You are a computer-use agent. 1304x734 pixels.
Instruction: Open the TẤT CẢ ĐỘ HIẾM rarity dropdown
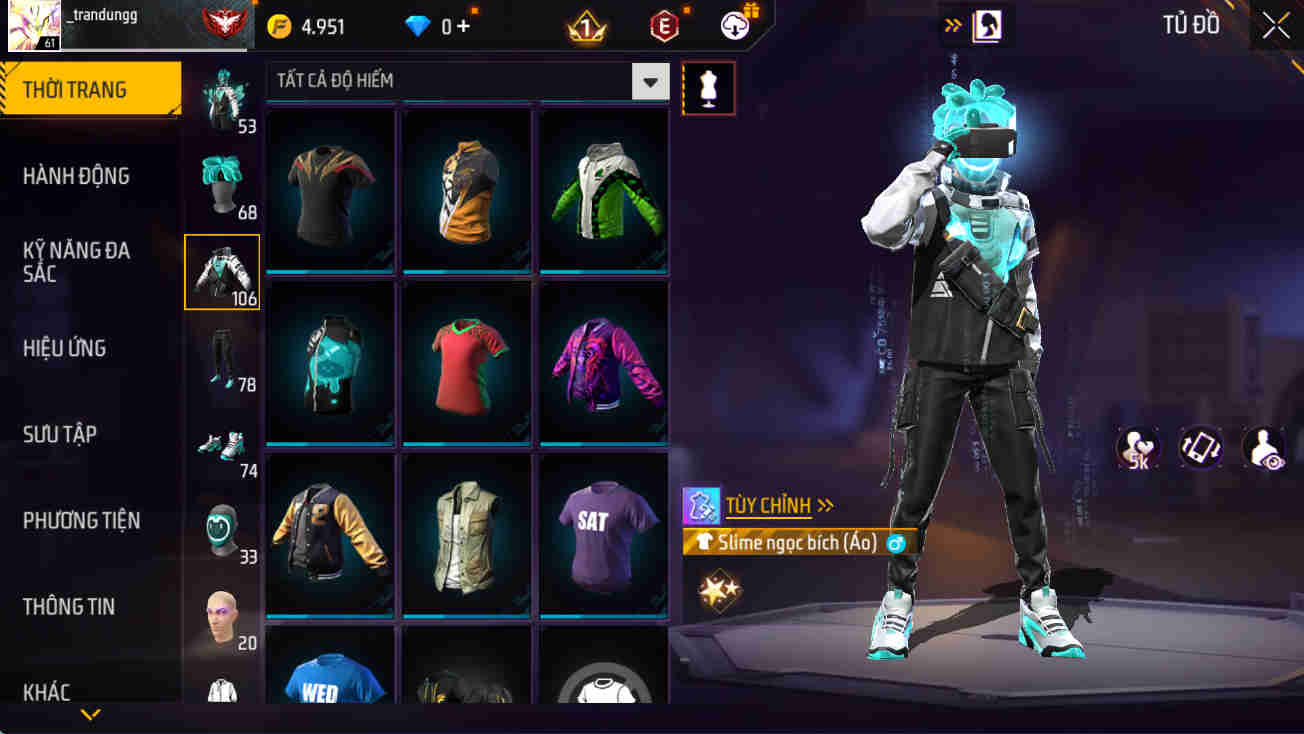649,82
